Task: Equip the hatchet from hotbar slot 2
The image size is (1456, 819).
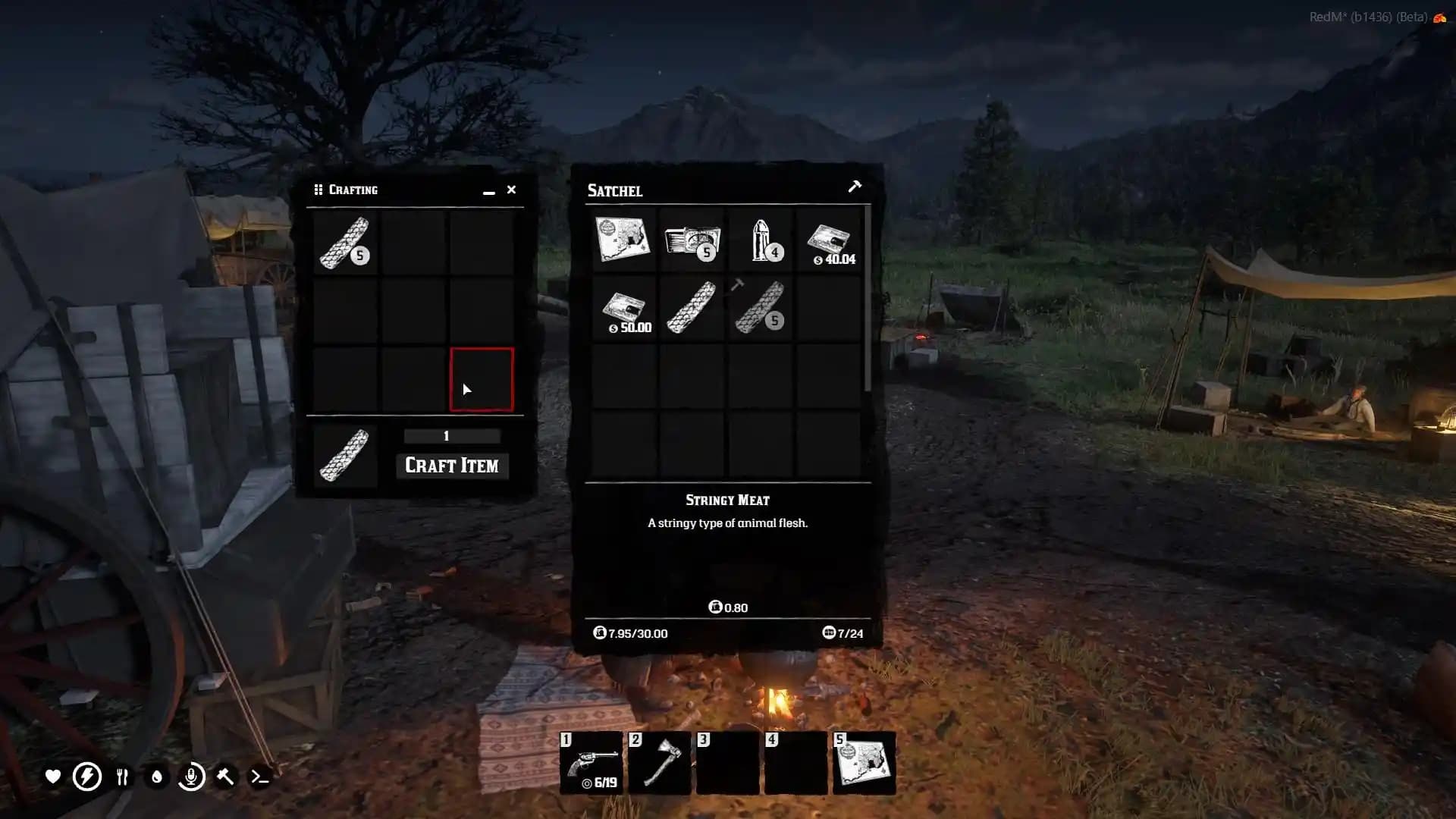Action: 660,763
